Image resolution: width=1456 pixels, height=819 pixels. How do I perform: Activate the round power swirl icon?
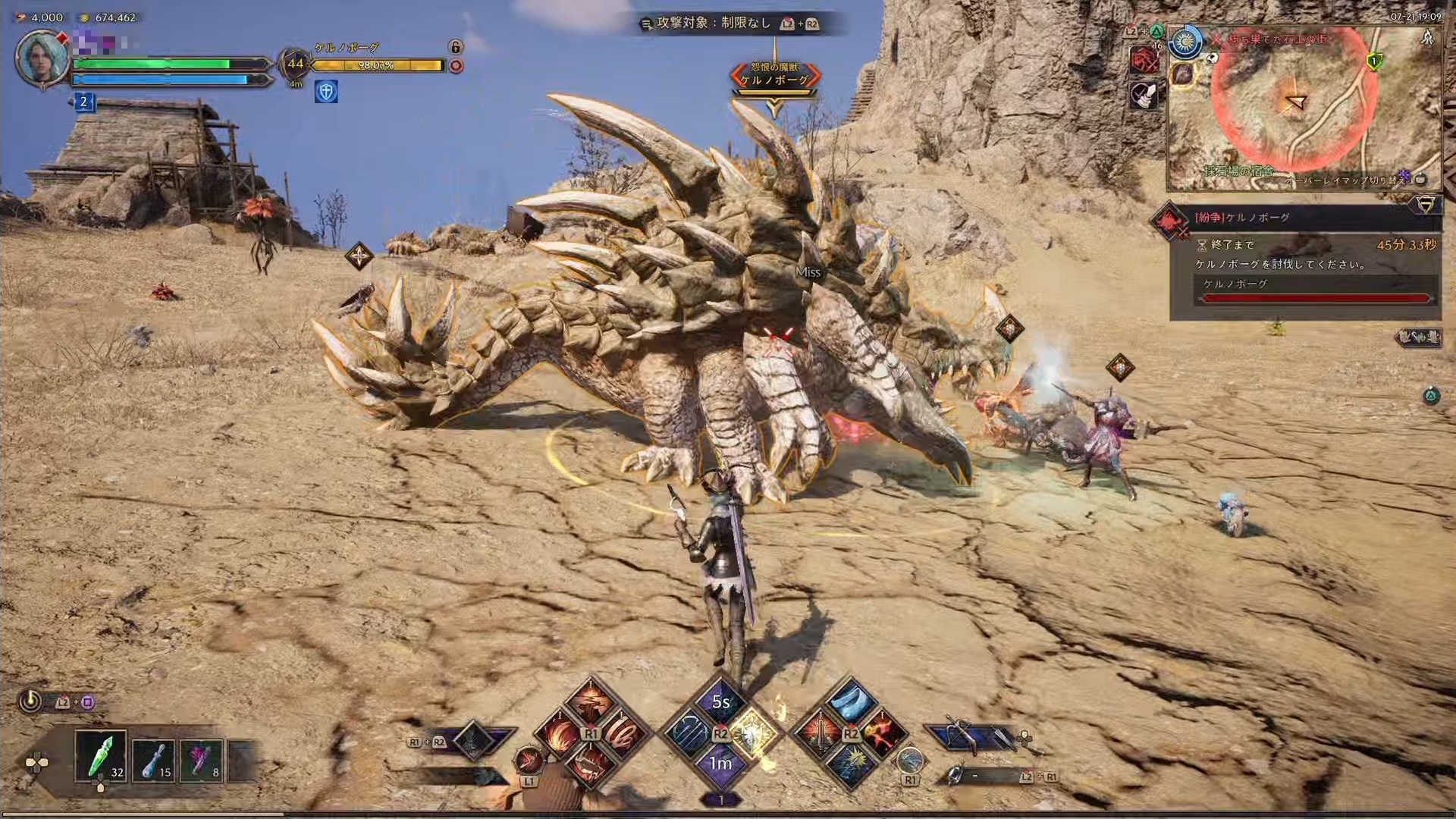(x=30, y=701)
